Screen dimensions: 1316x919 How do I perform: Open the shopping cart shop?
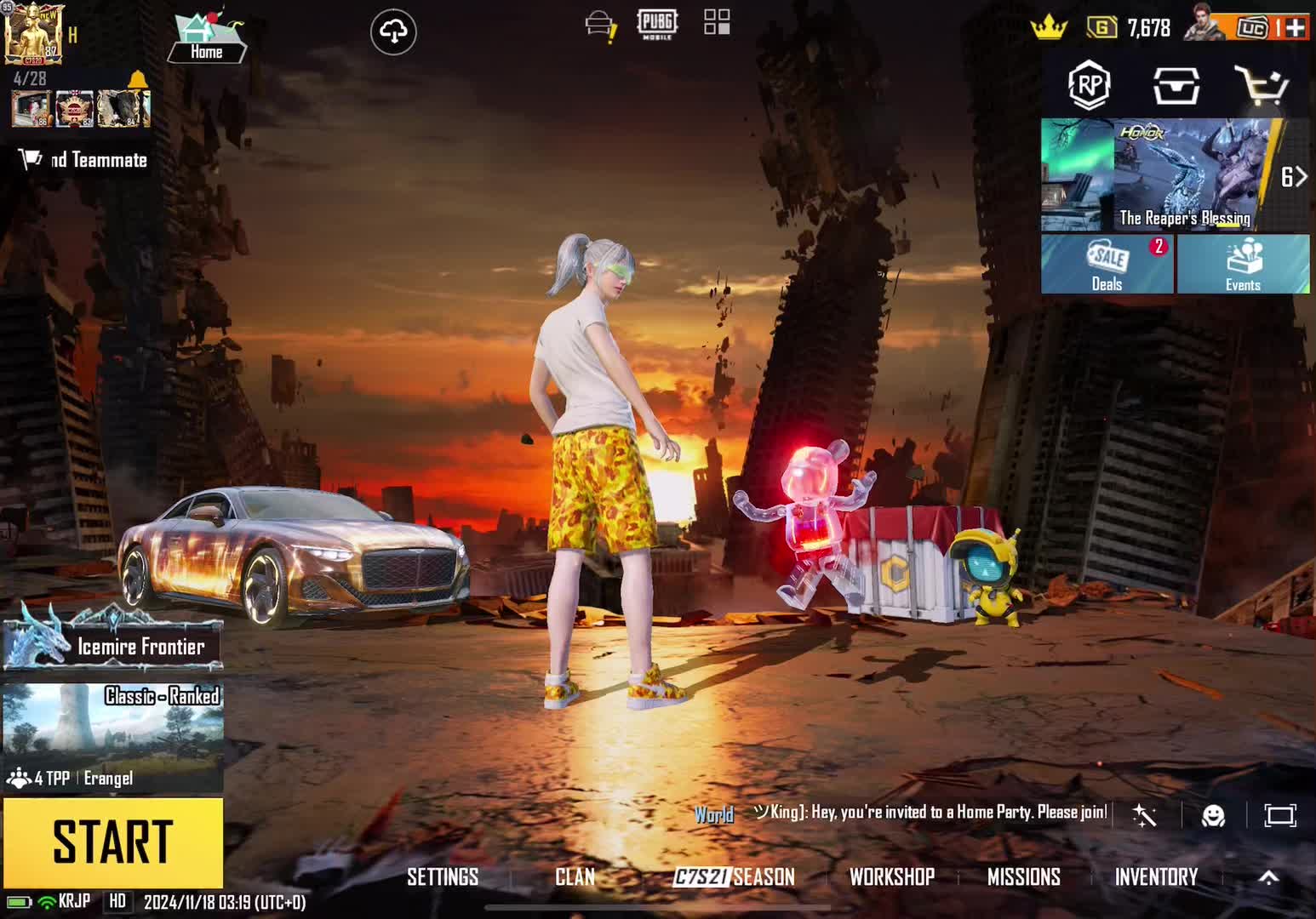[1262, 86]
